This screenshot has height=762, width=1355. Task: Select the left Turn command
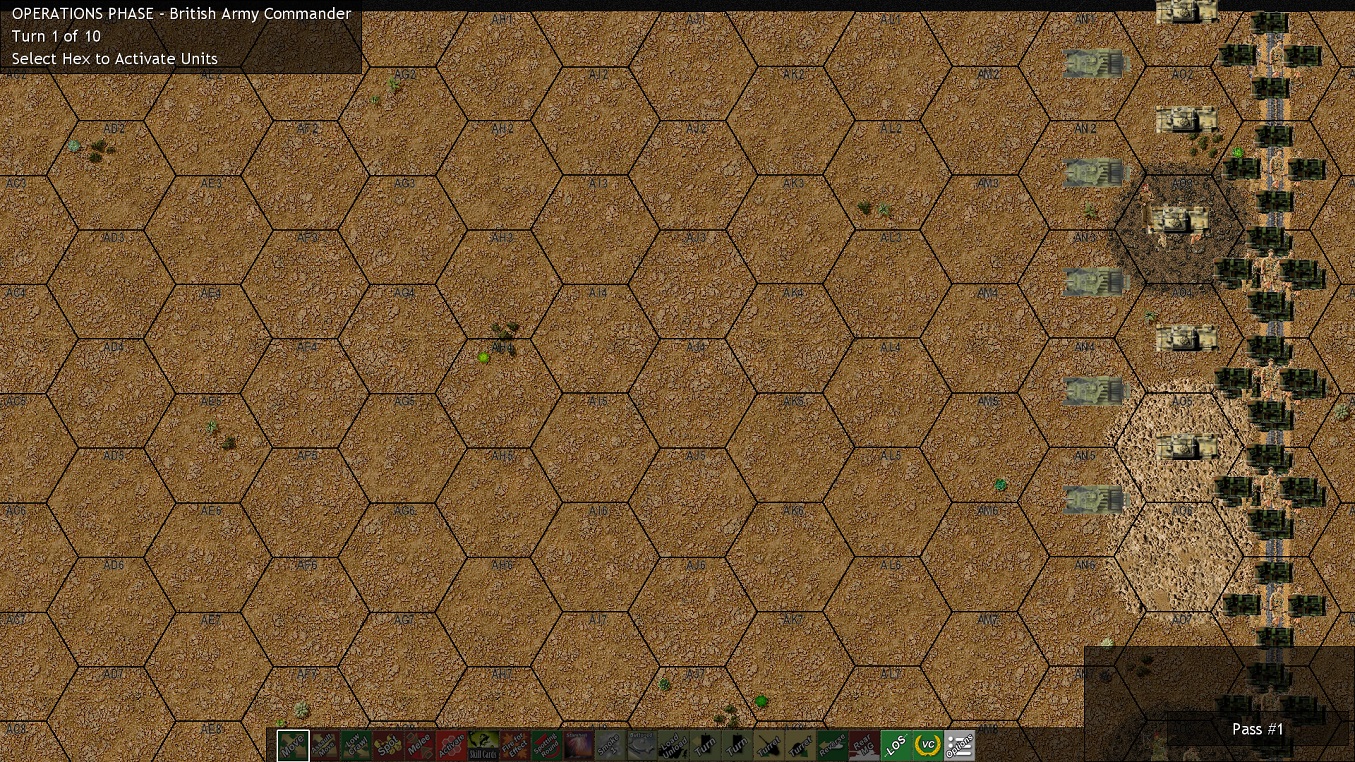[705, 744]
